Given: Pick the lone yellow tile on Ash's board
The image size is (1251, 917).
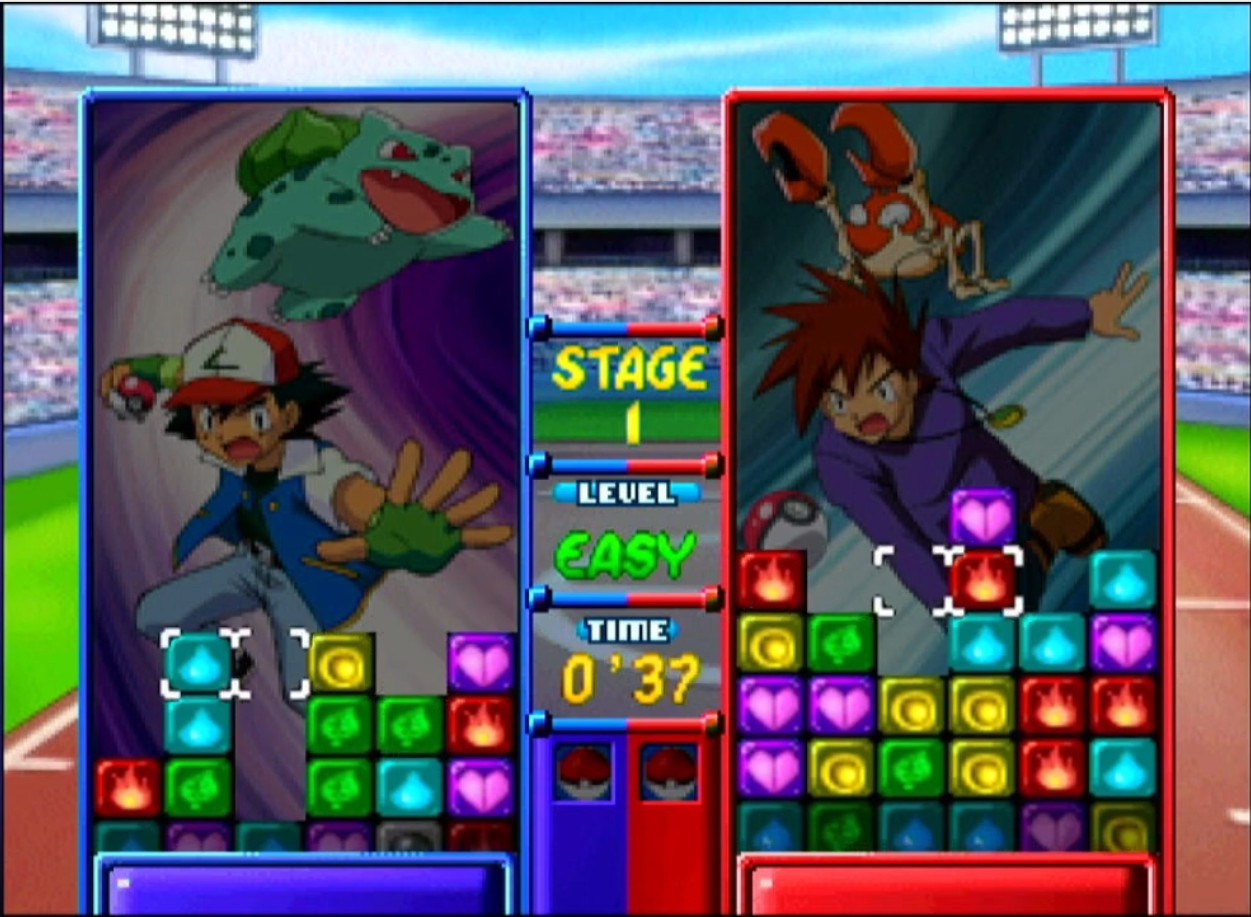Looking at the screenshot, I should 340,663.
